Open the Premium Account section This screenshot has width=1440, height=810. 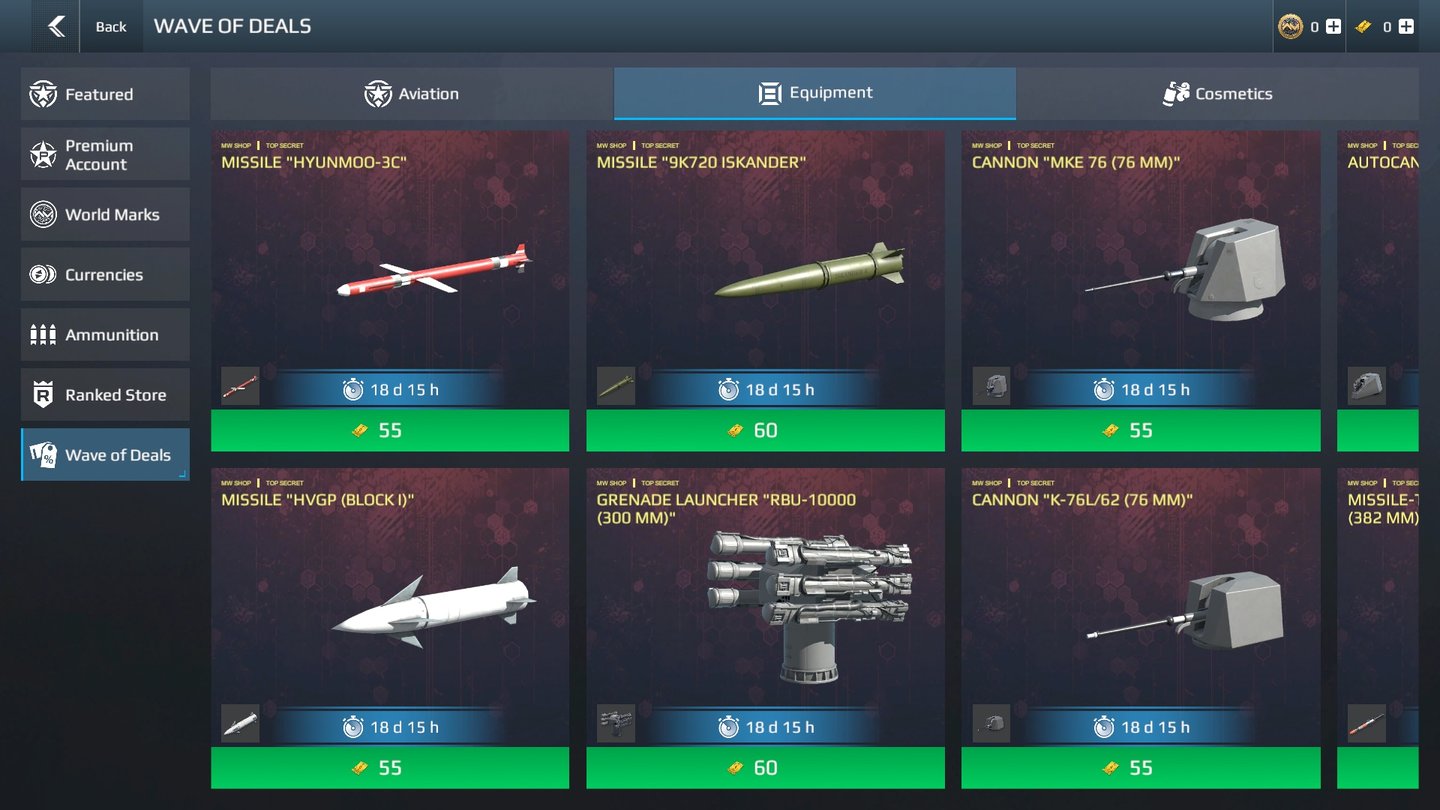coord(40,154)
